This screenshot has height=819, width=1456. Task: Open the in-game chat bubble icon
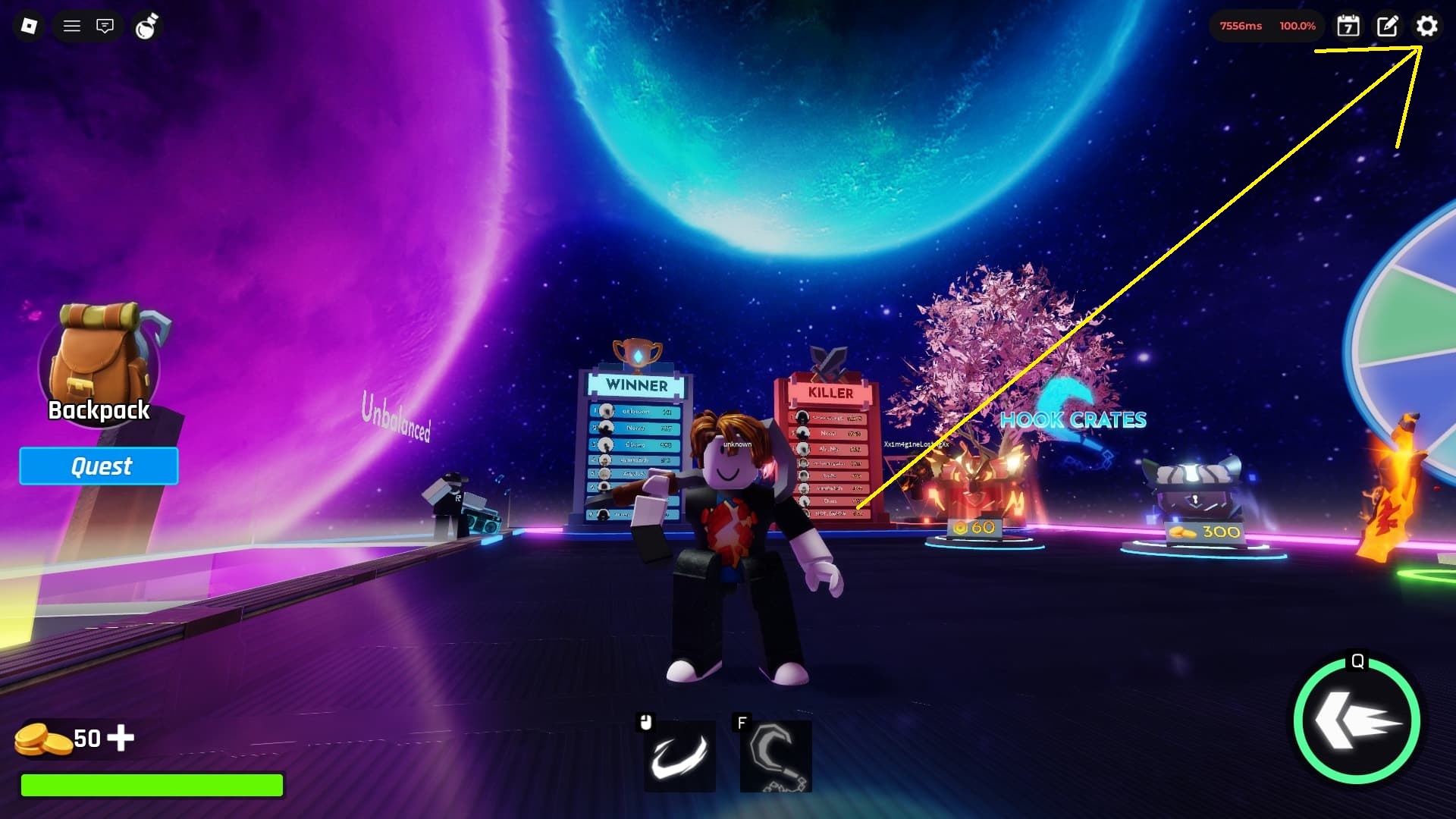tap(105, 26)
